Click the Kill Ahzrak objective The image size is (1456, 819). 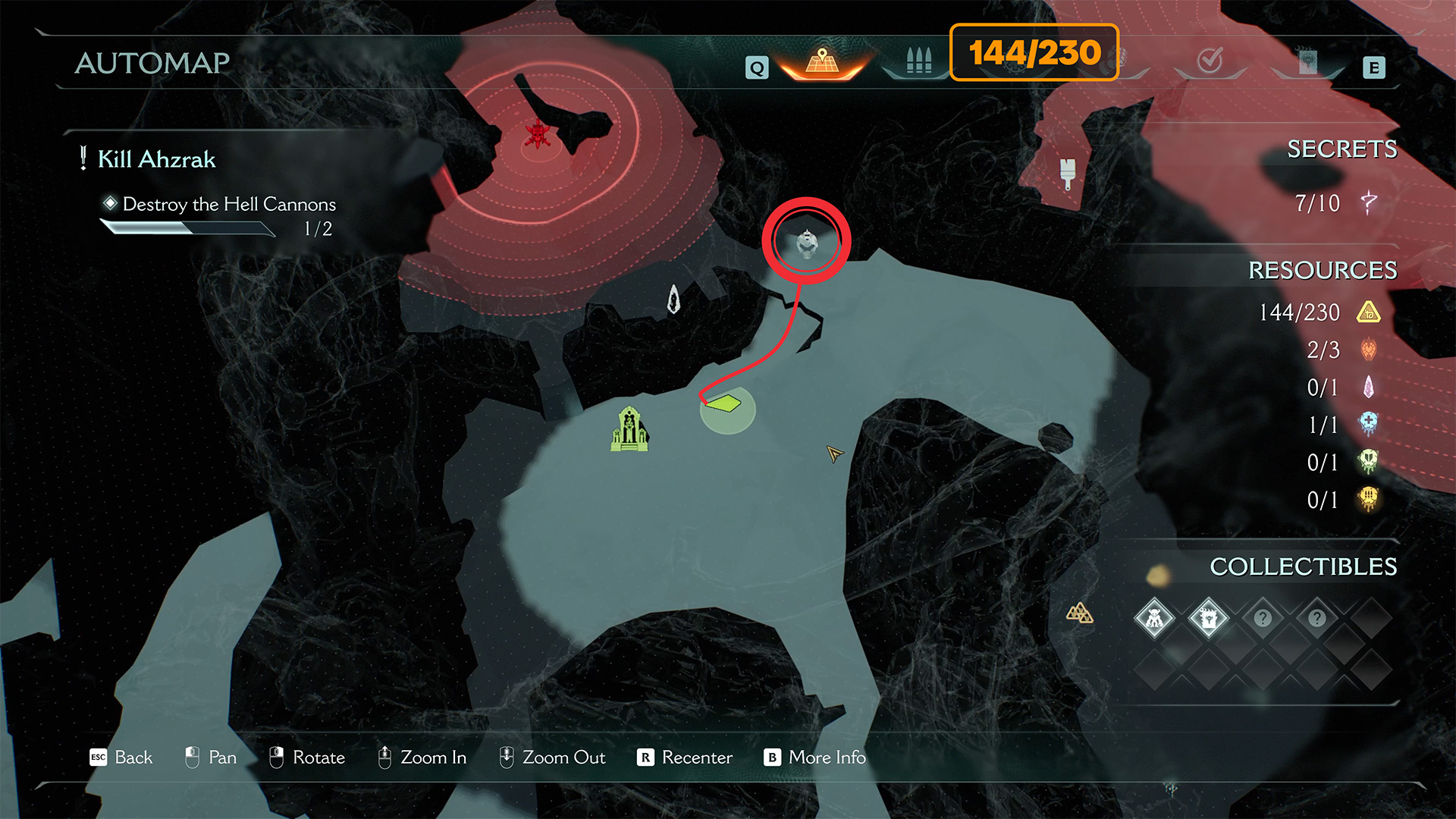point(156,159)
